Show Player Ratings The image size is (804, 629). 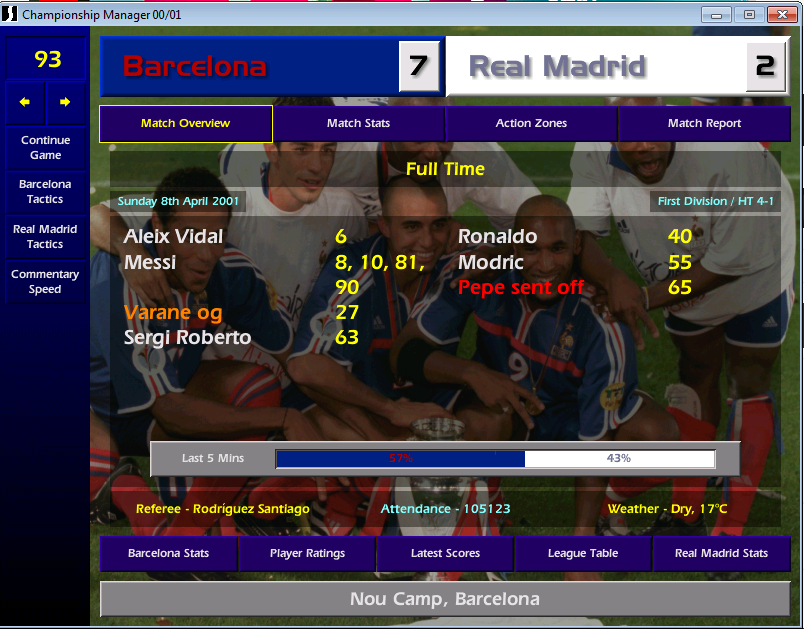307,553
